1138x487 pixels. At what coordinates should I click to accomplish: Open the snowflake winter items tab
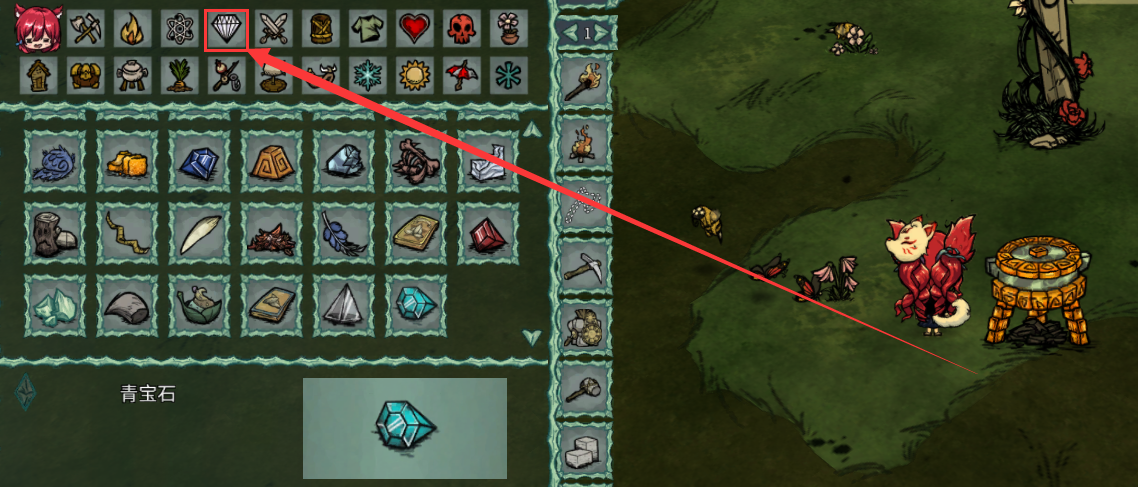pyautogui.click(x=367, y=75)
